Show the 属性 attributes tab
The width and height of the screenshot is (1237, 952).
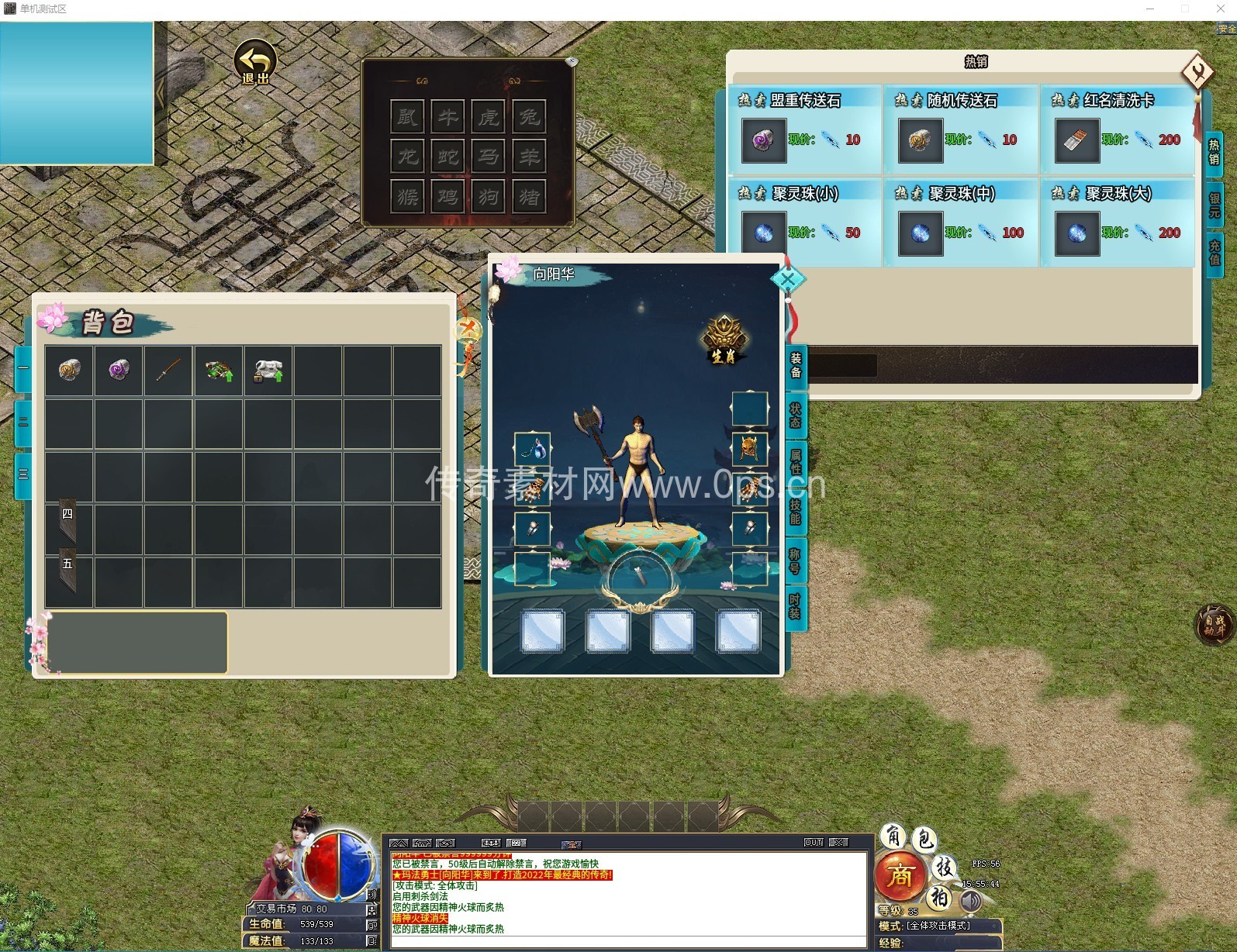click(796, 461)
